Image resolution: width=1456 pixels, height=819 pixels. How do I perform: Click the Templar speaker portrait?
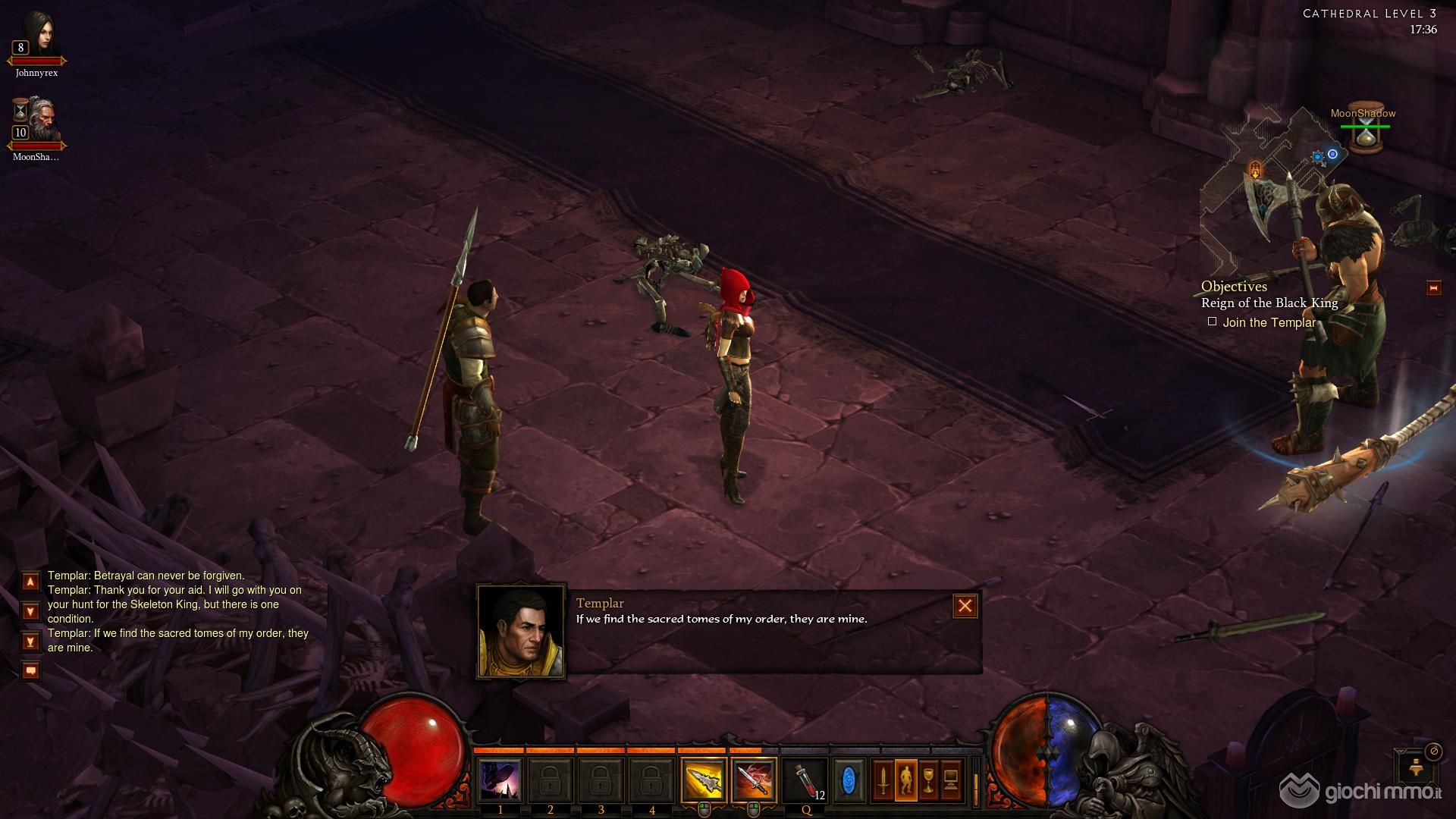[x=521, y=632]
